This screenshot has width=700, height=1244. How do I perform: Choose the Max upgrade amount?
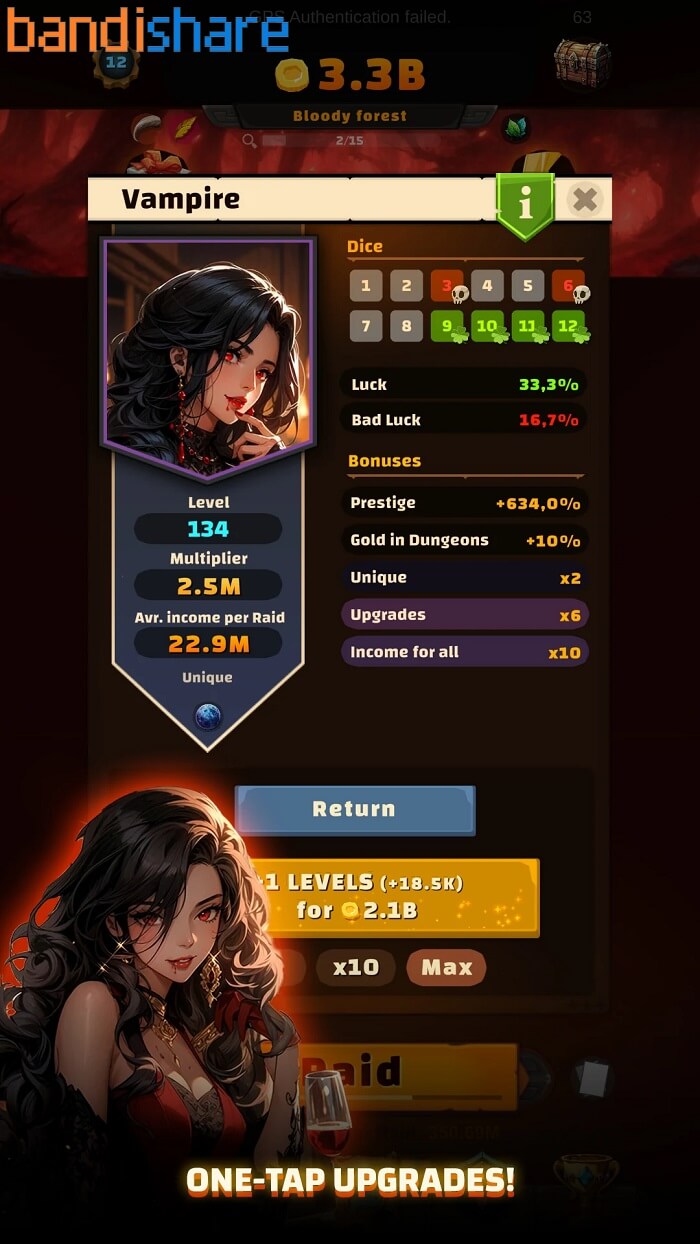click(446, 967)
